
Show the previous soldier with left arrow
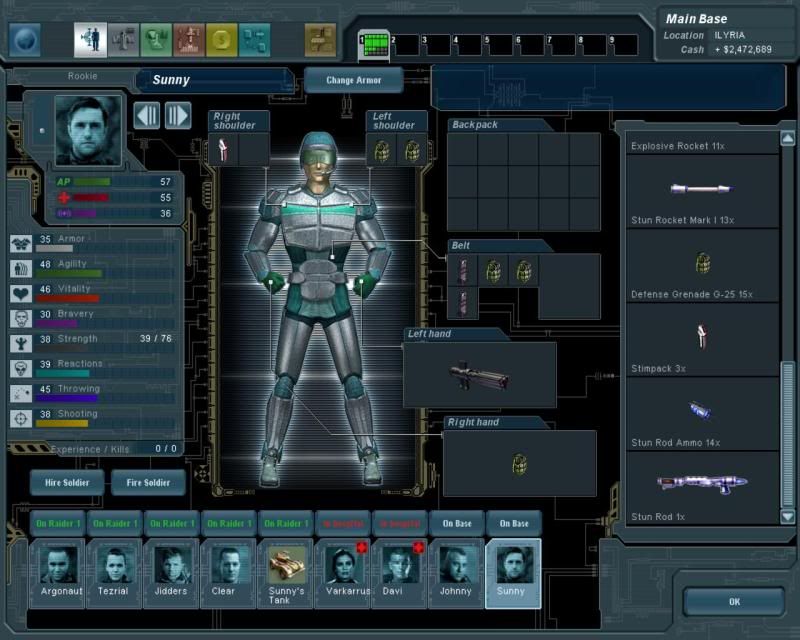[147, 115]
